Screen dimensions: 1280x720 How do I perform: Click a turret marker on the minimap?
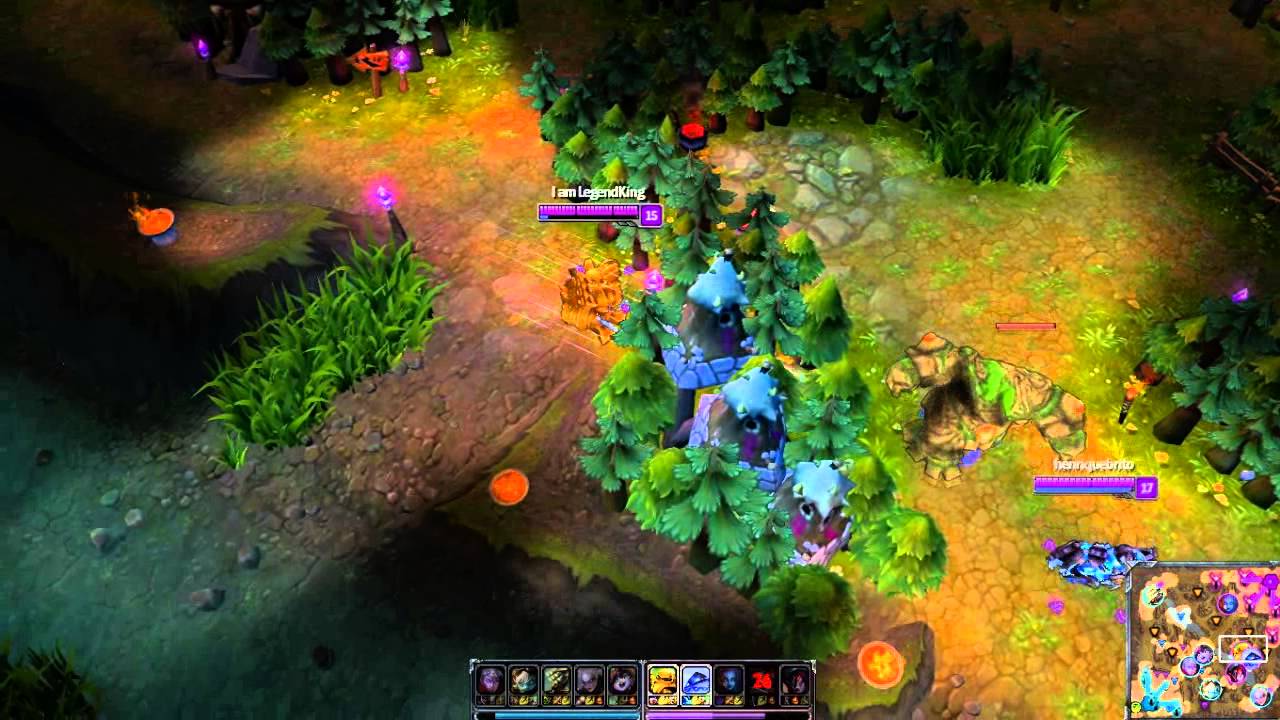click(1198, 592)
